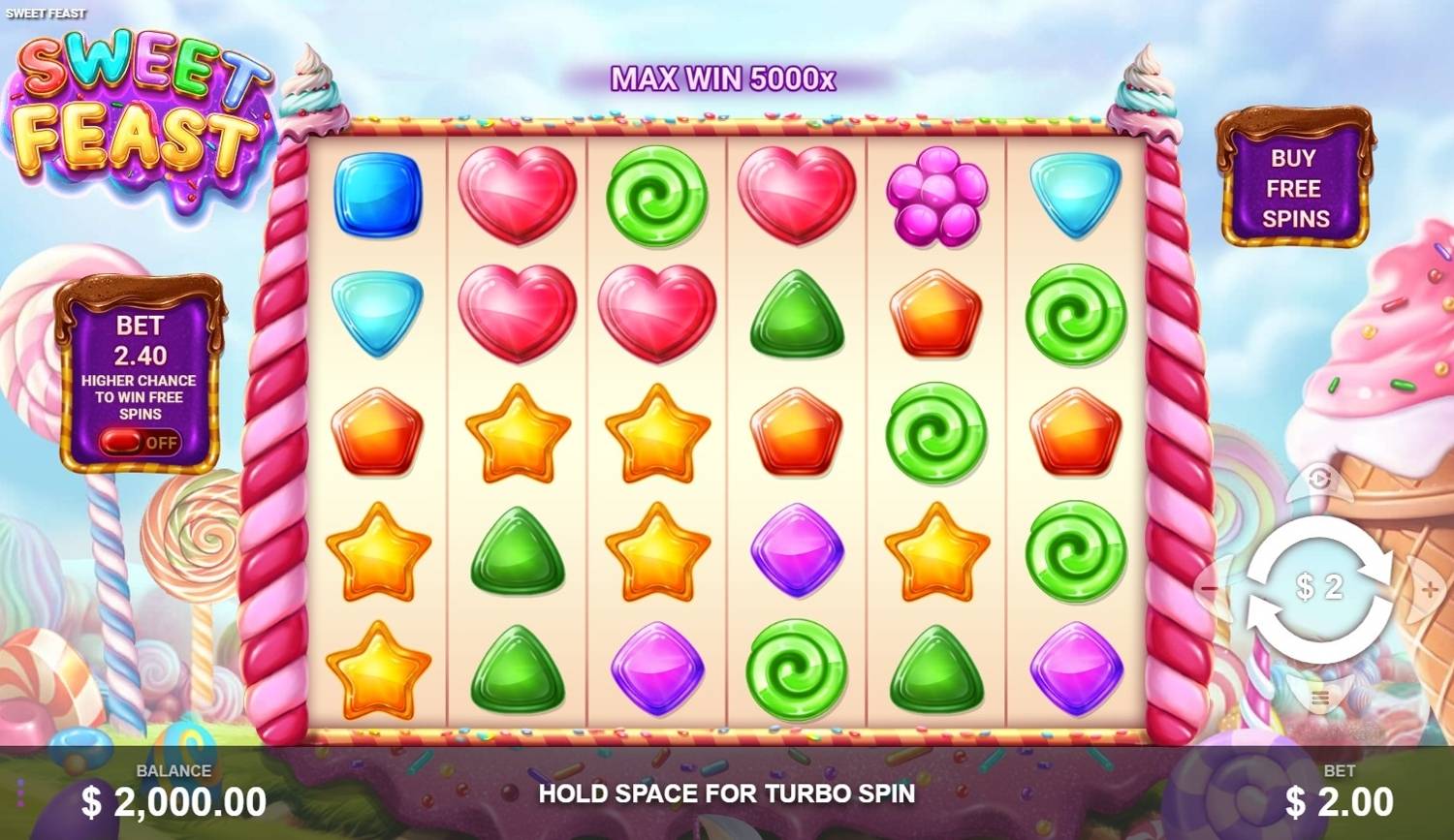The width and height of the screenshot is (1454, 840).
Task: Open the hamburger menu below the spin button
Action: 1318,698
